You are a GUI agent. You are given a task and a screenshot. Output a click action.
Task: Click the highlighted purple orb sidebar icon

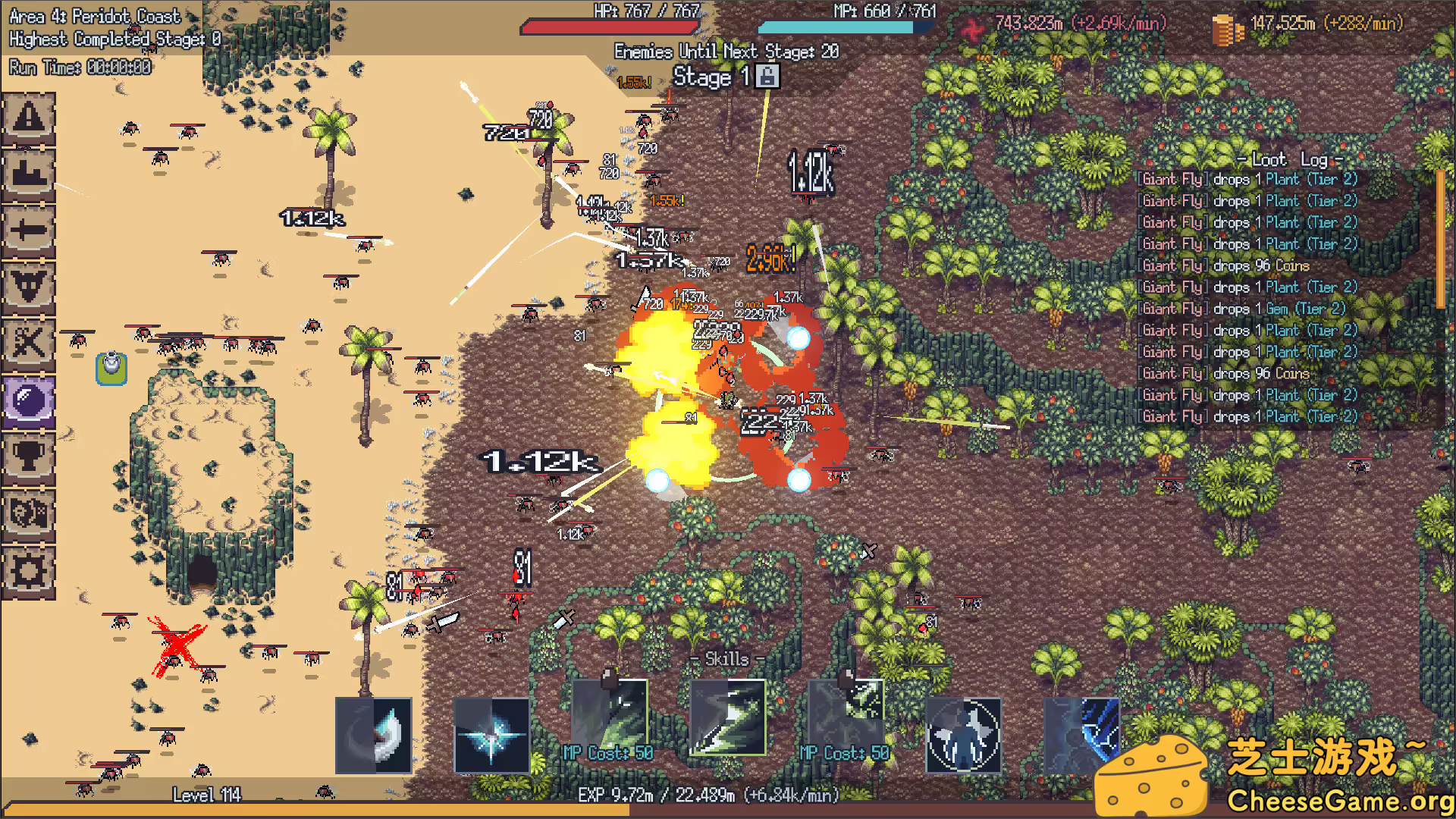click(x=29, y=398)
